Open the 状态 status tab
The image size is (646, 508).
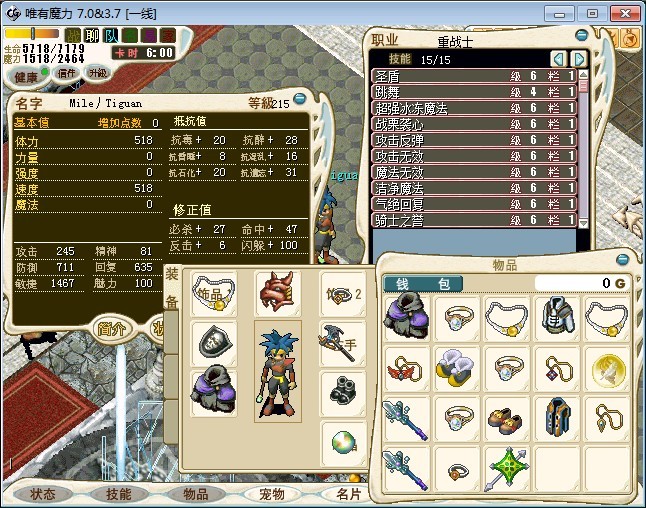tap(42, 494)
